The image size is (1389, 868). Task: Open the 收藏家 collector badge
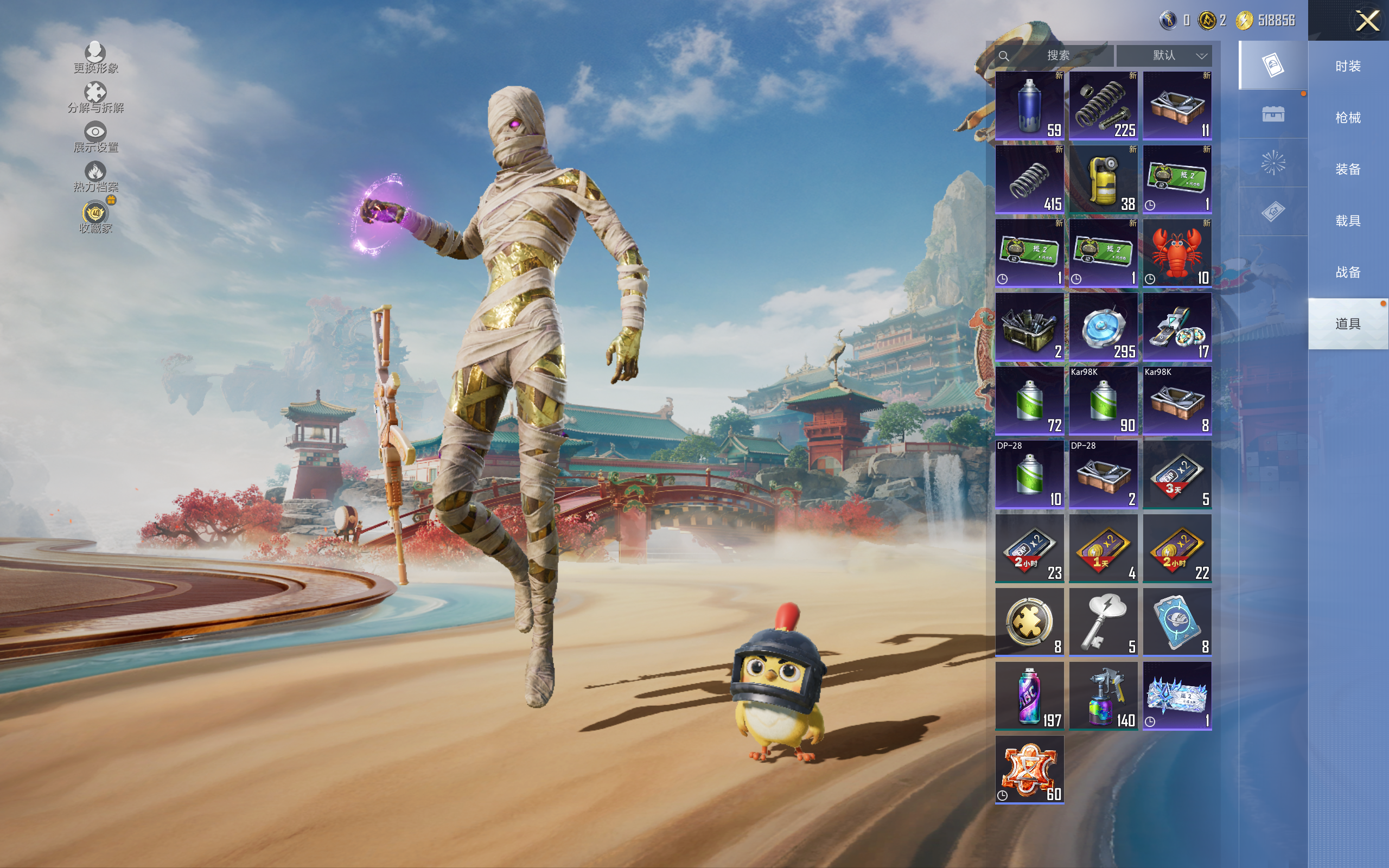pyautogui.click(x=95, y=217)
